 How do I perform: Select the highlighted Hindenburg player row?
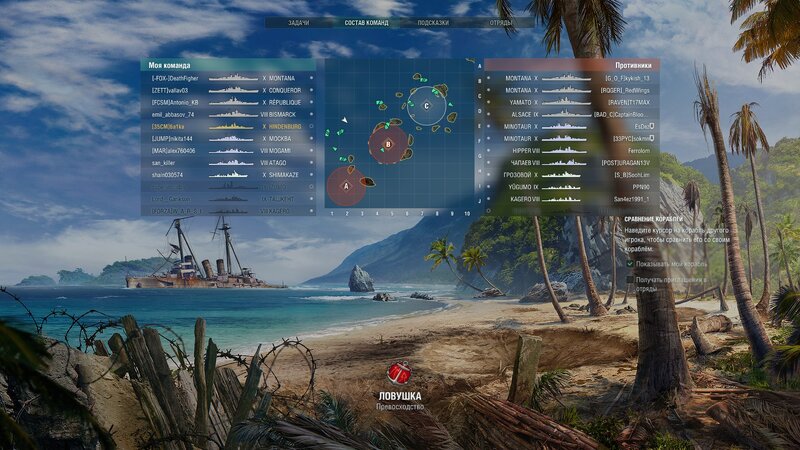228,127
